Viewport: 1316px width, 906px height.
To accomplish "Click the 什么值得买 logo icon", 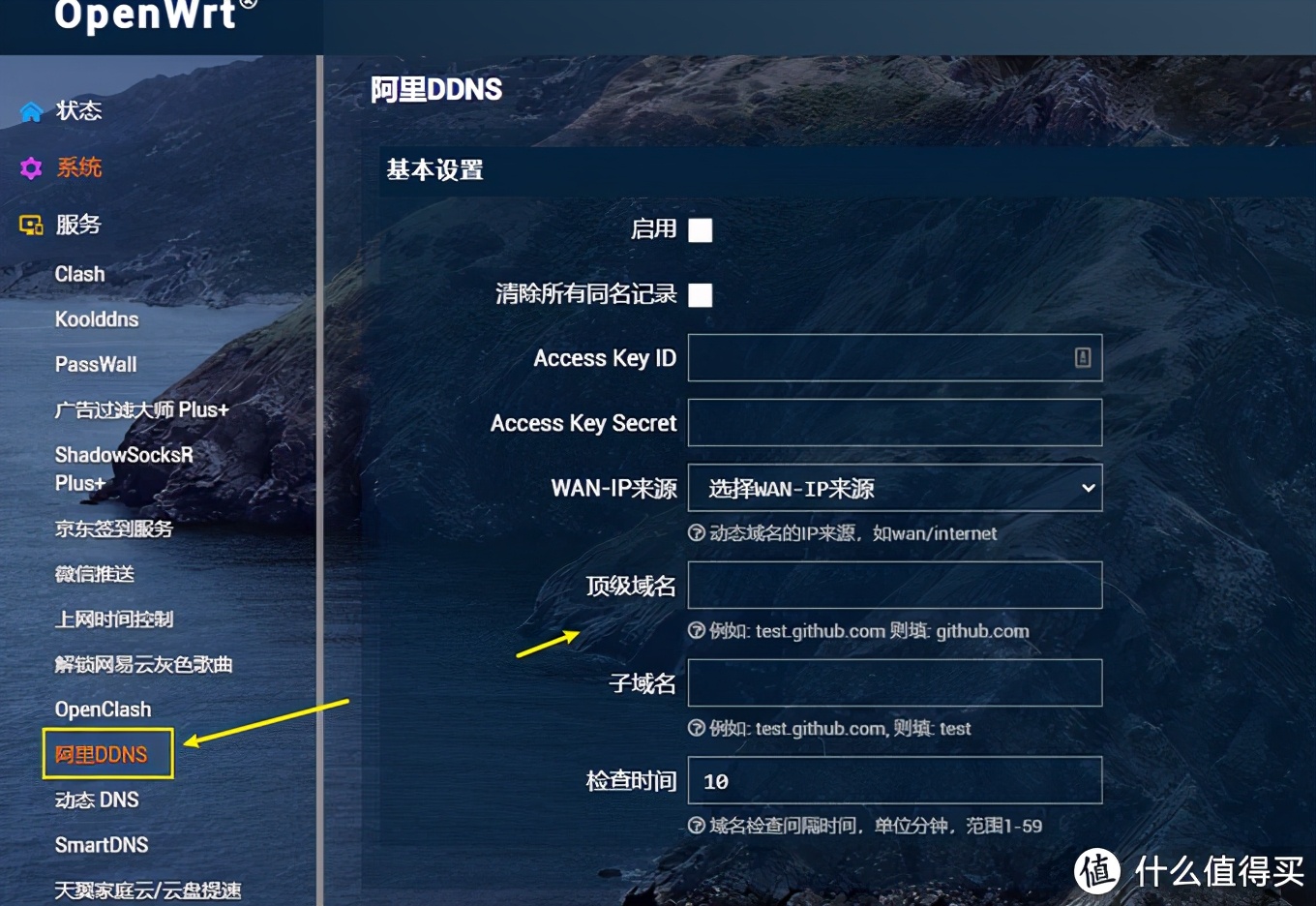I will [1096, 872].
